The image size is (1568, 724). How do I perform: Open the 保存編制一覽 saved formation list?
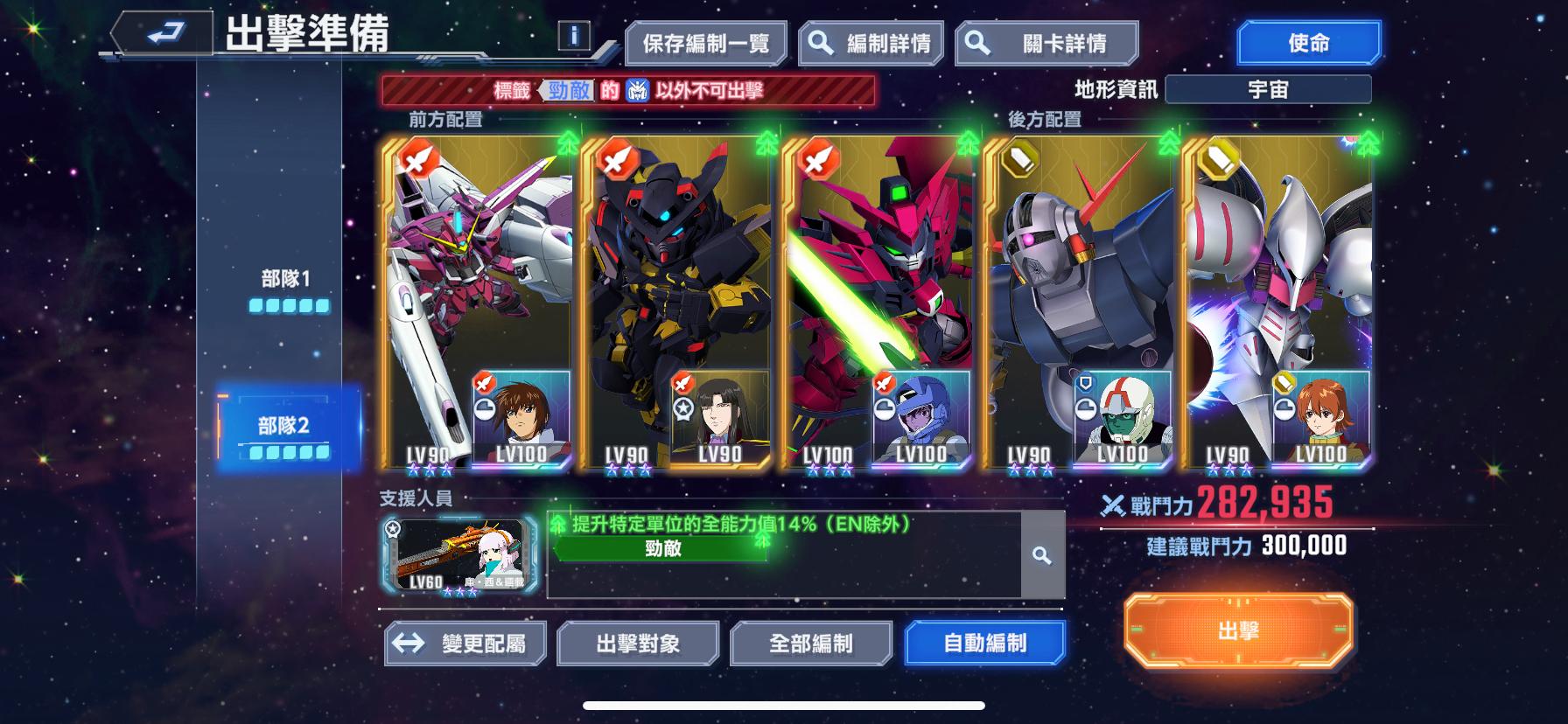708,42
